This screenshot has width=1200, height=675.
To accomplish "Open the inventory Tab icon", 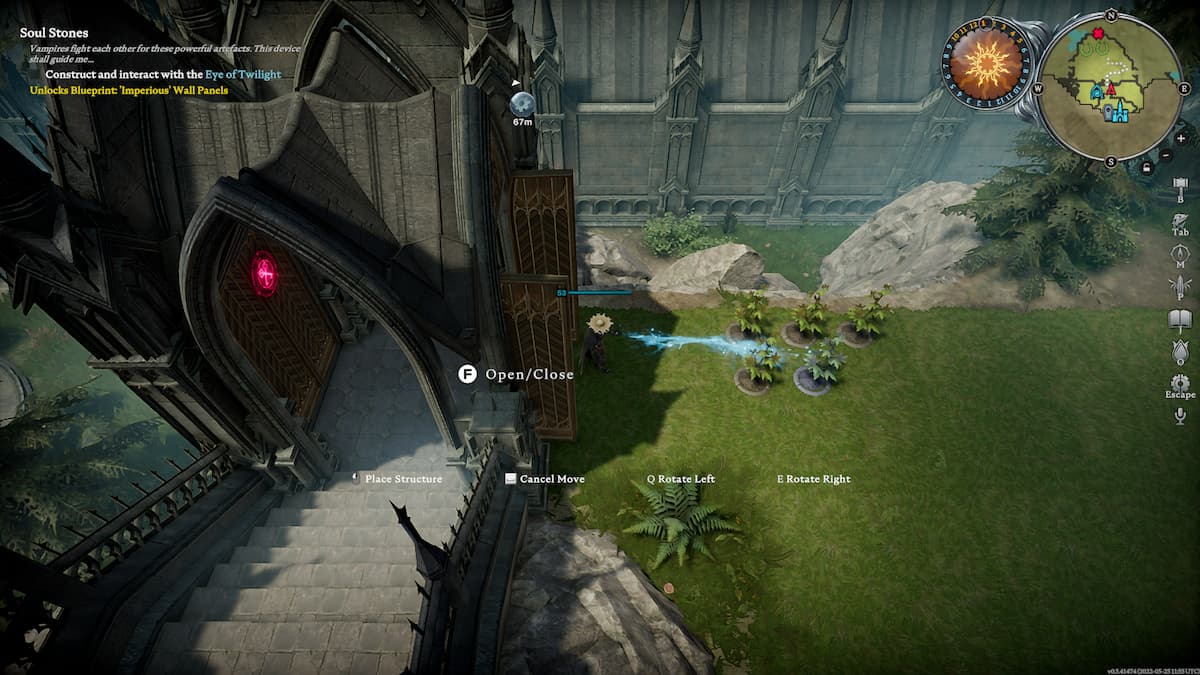I will pos(1180,221).
